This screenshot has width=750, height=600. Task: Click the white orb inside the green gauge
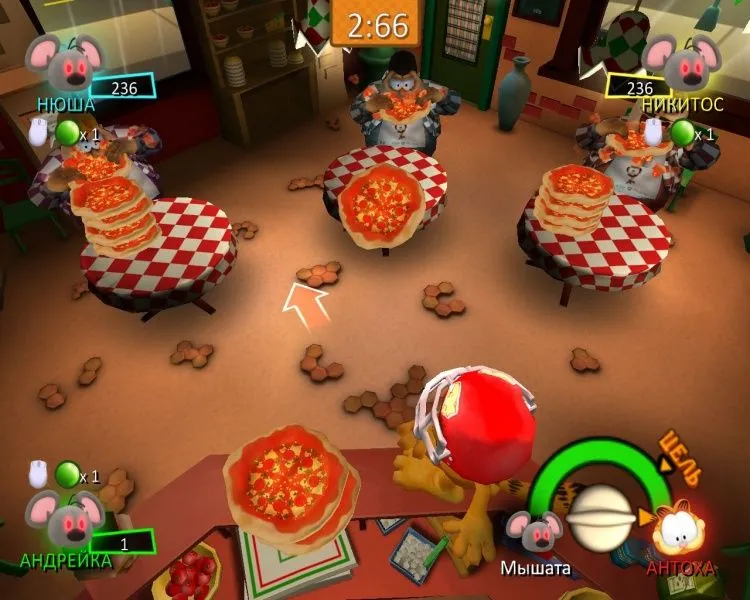click(600, 517)
